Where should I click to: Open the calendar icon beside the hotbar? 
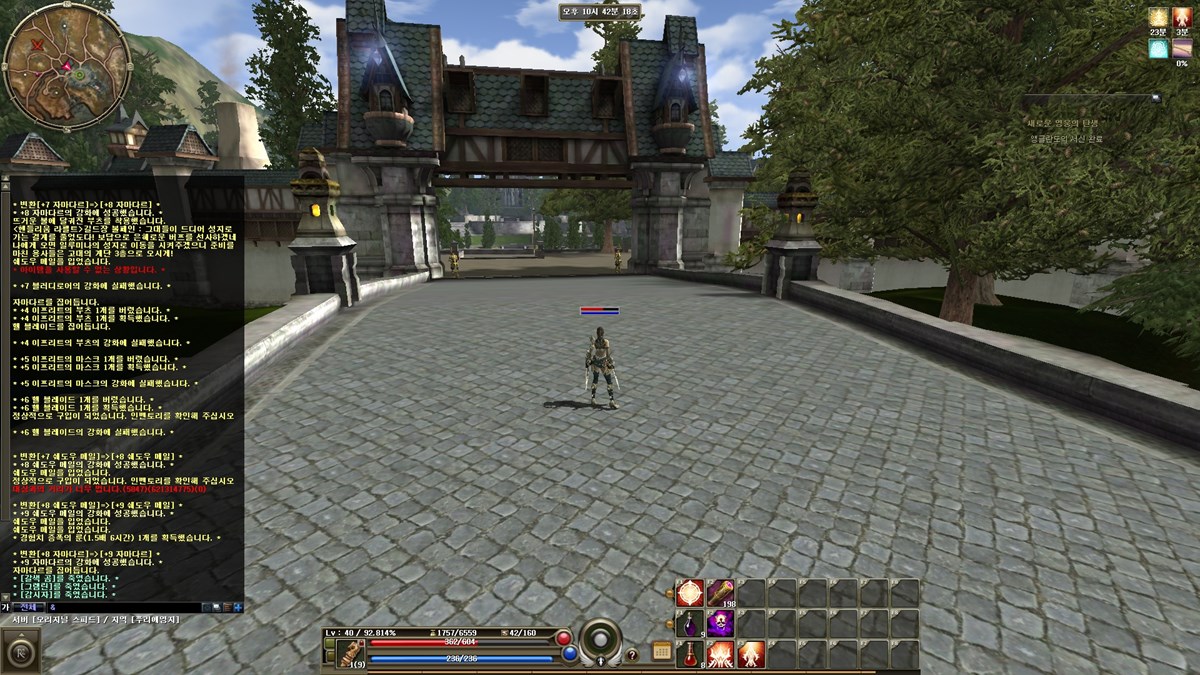coord(661,651)
